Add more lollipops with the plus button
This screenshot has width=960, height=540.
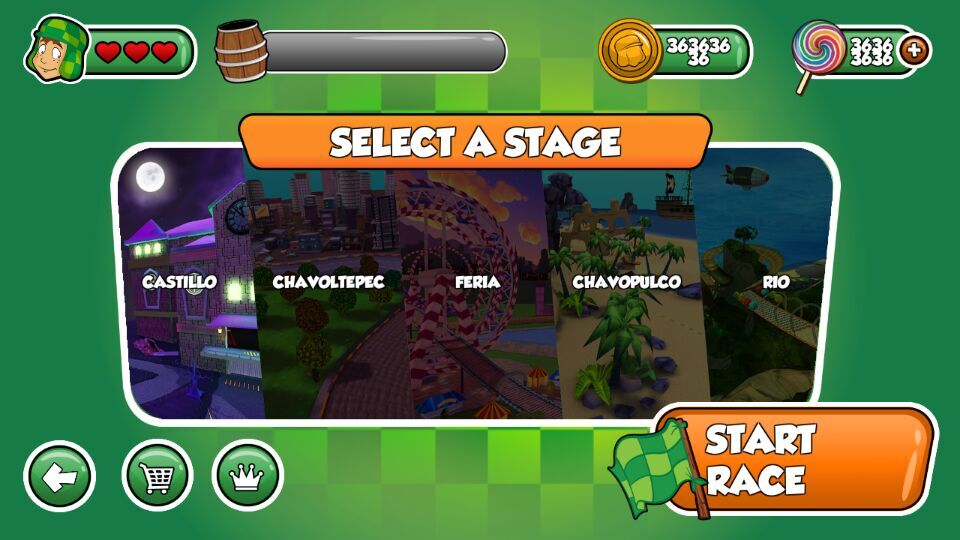tap(913, 50)
